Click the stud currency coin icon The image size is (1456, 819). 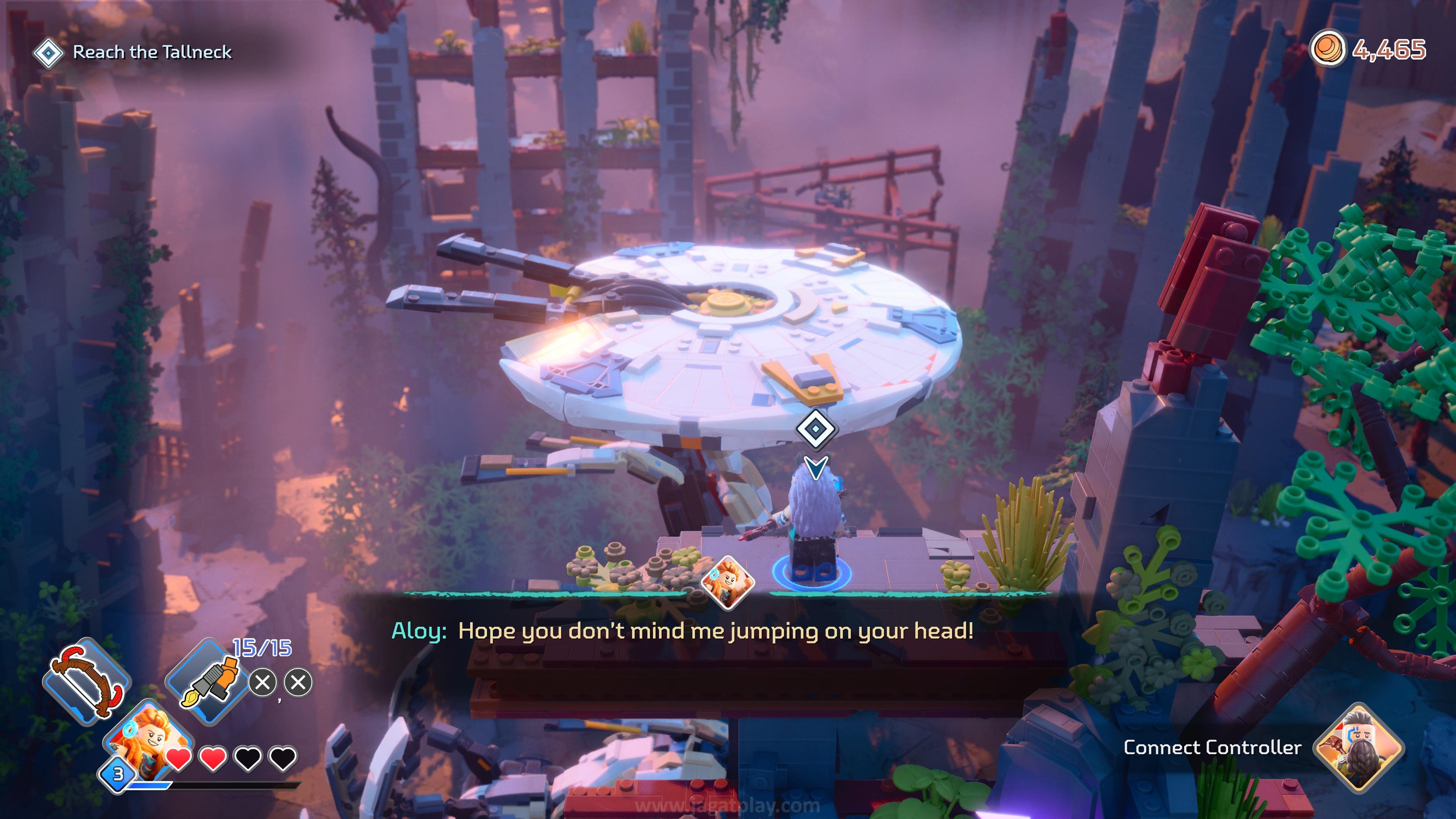point(1327,50)
